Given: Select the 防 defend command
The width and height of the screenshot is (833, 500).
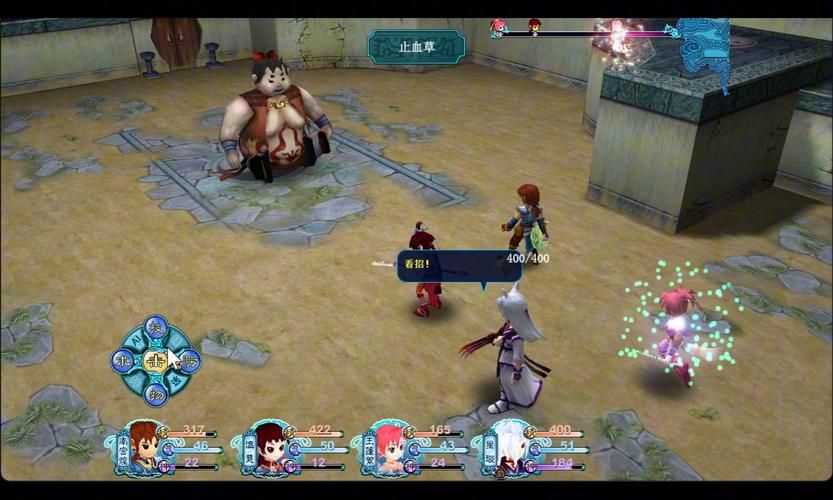Looking at the screenshot, I should tap(190, 361).
